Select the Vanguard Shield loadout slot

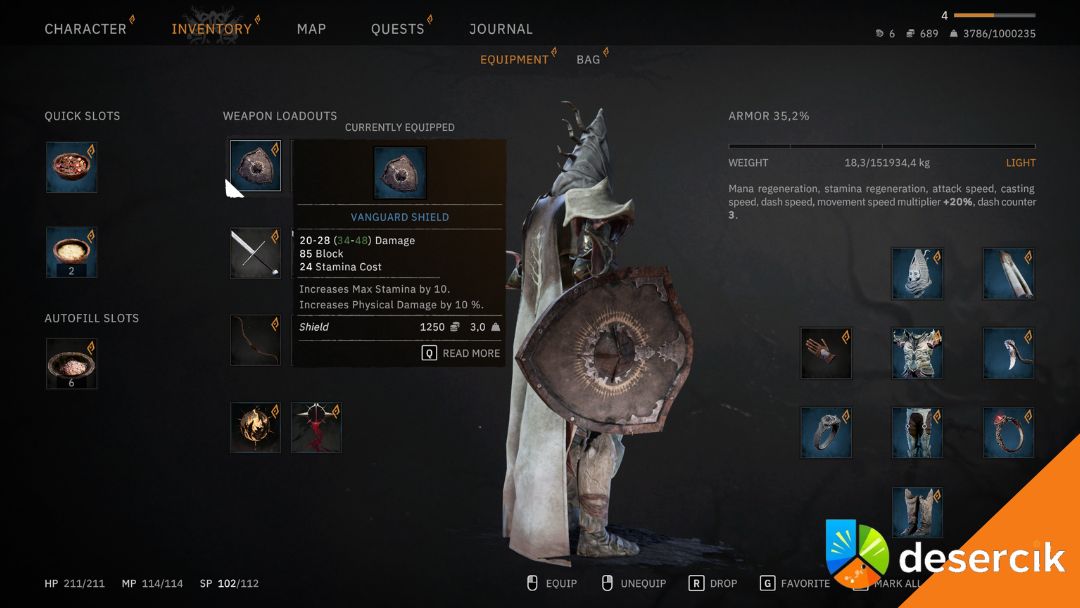tap(256, 166)
